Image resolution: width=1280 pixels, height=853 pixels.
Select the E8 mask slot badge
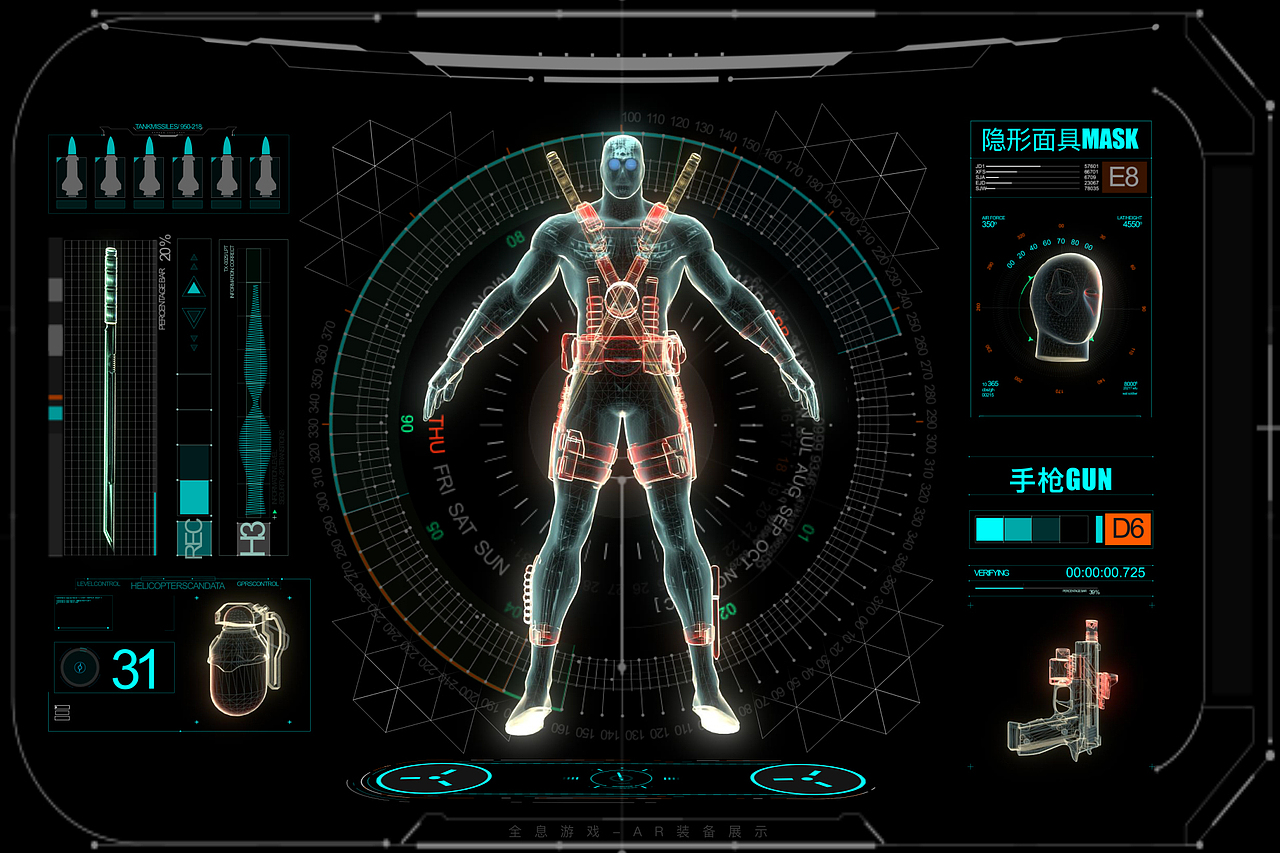point(1124,178)
